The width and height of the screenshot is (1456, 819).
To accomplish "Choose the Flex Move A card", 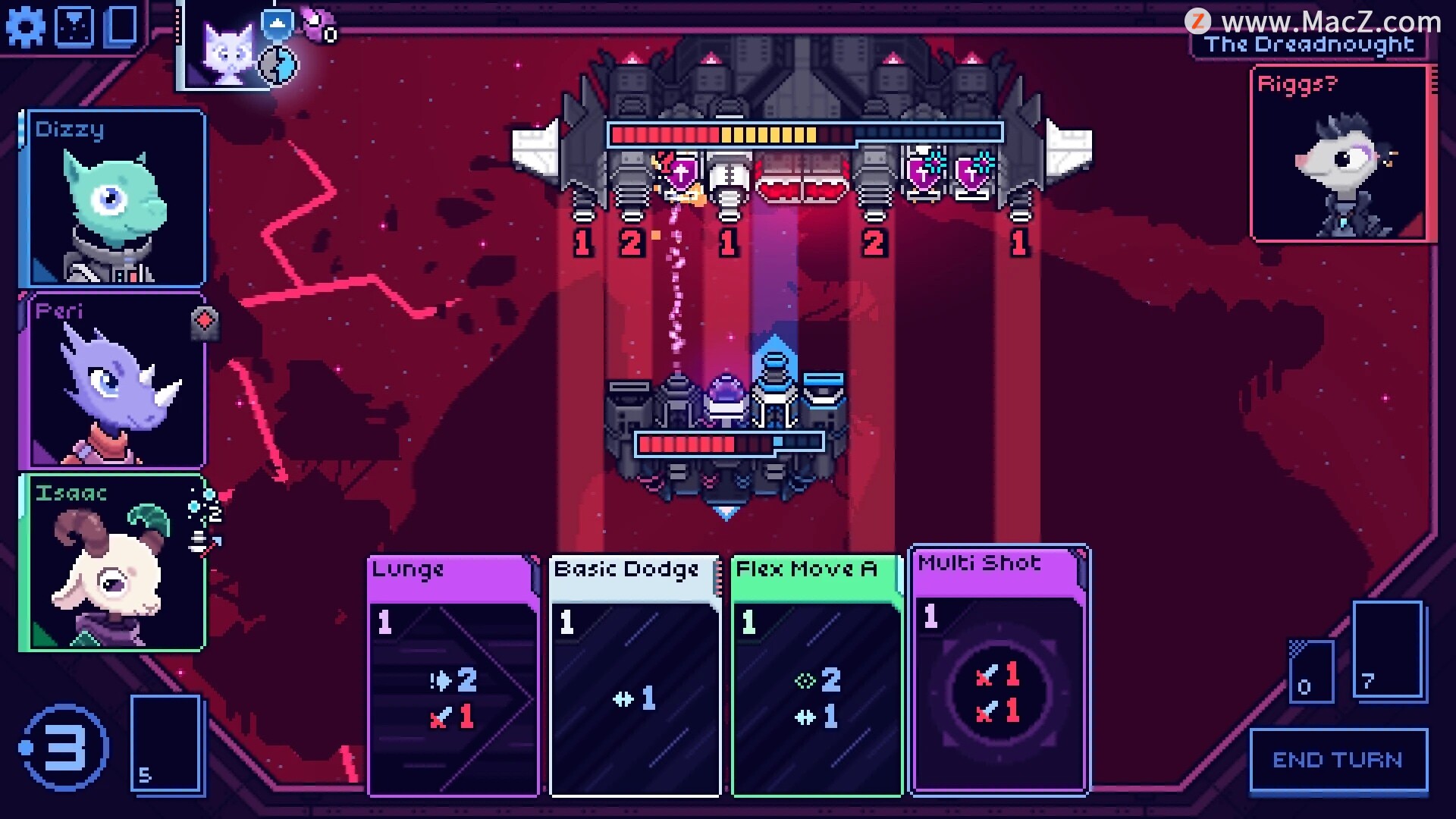I will (817, 675).
